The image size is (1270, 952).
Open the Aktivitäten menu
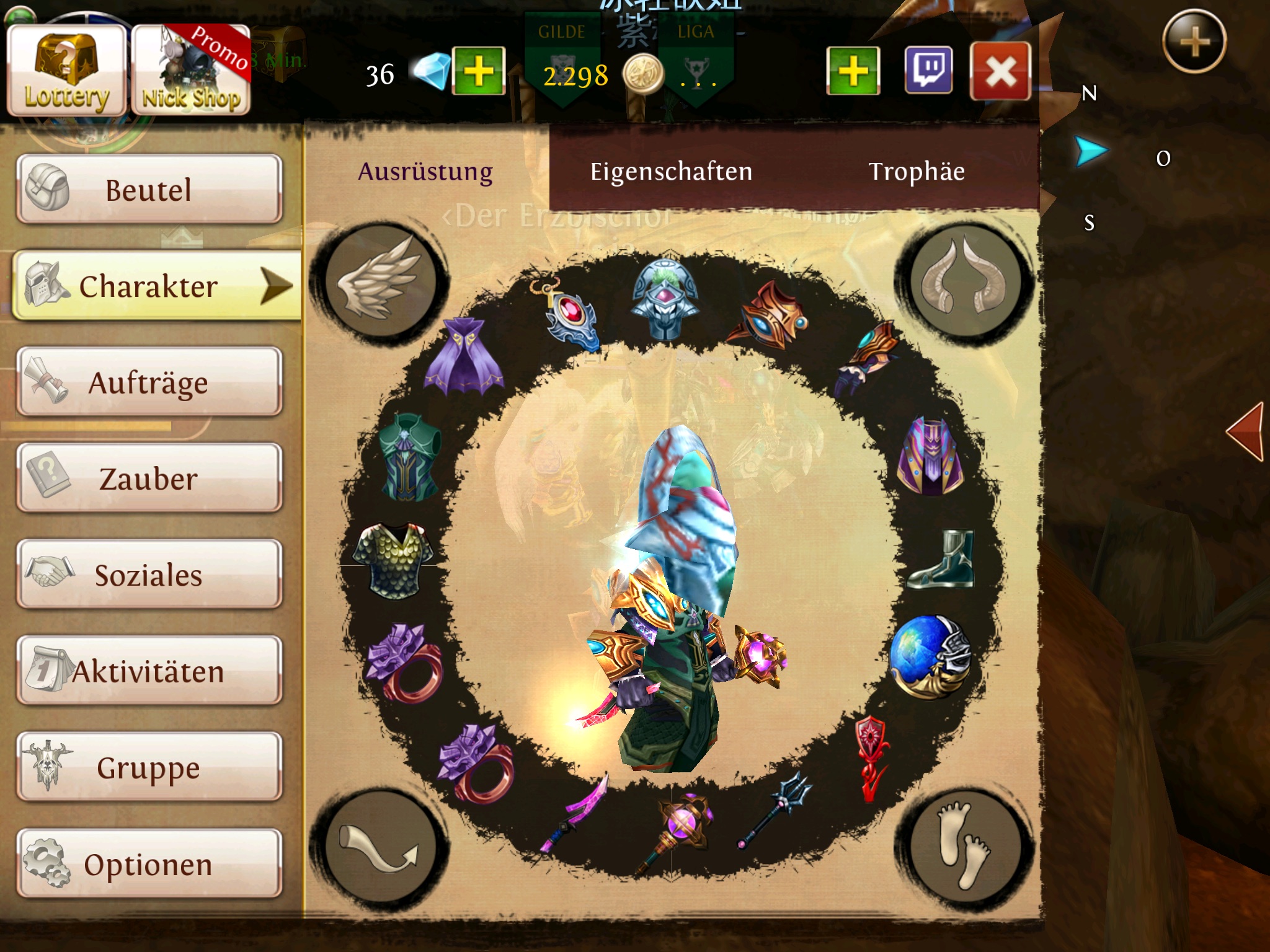tap(149, 671)
